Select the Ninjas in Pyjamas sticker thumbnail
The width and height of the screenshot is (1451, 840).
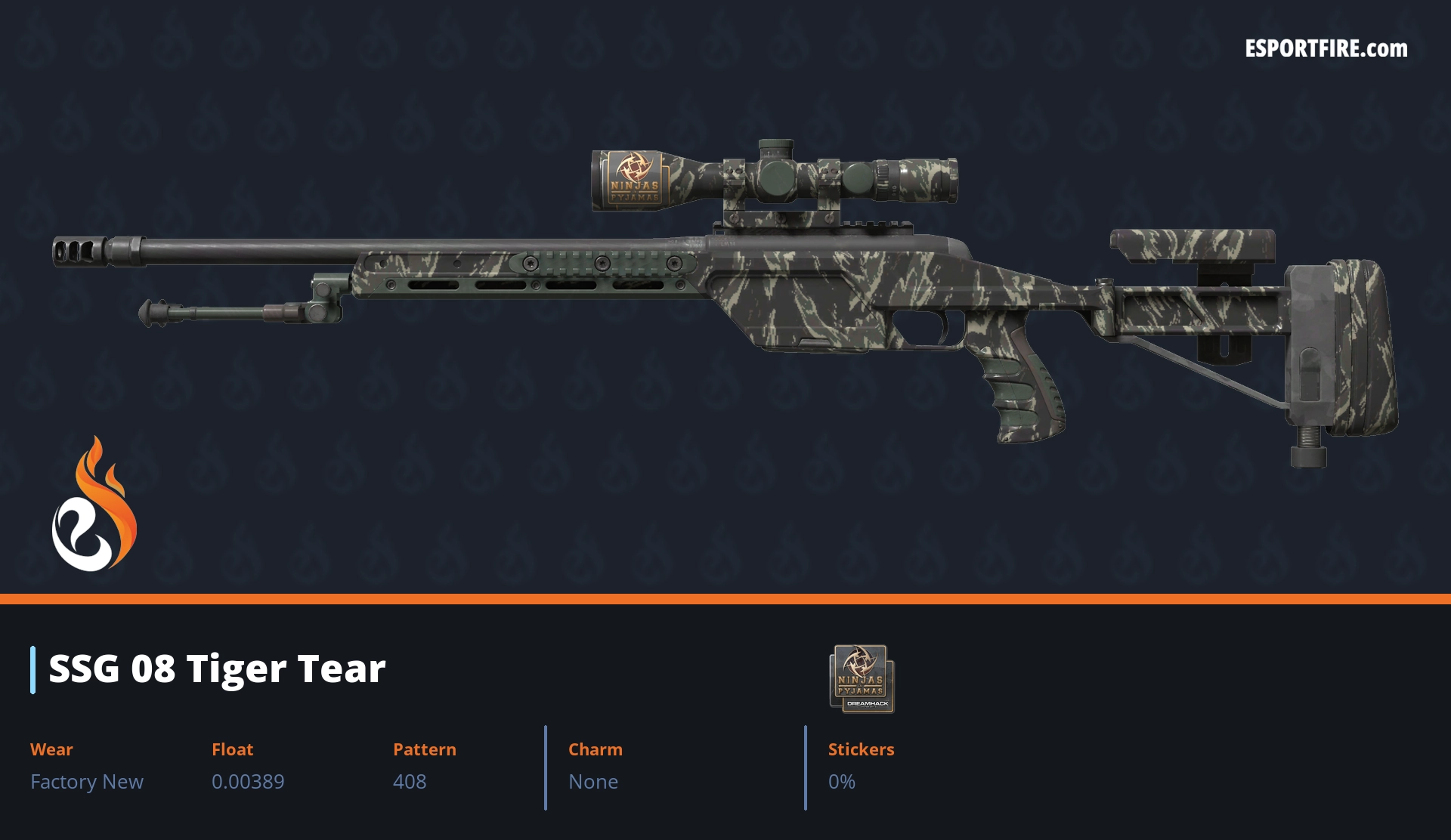(x=862, y=678)
